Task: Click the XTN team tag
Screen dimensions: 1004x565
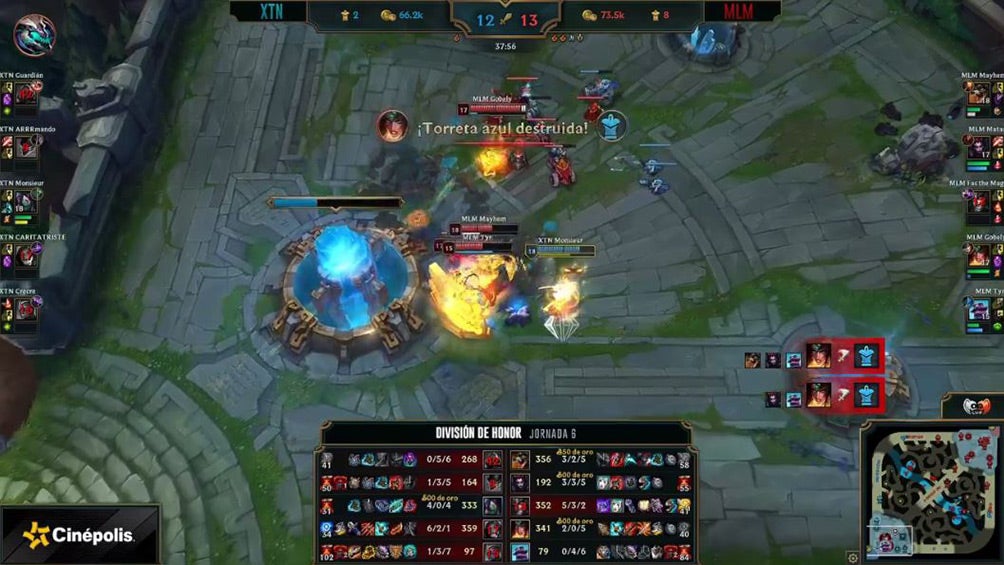Action: pos(270,11)
